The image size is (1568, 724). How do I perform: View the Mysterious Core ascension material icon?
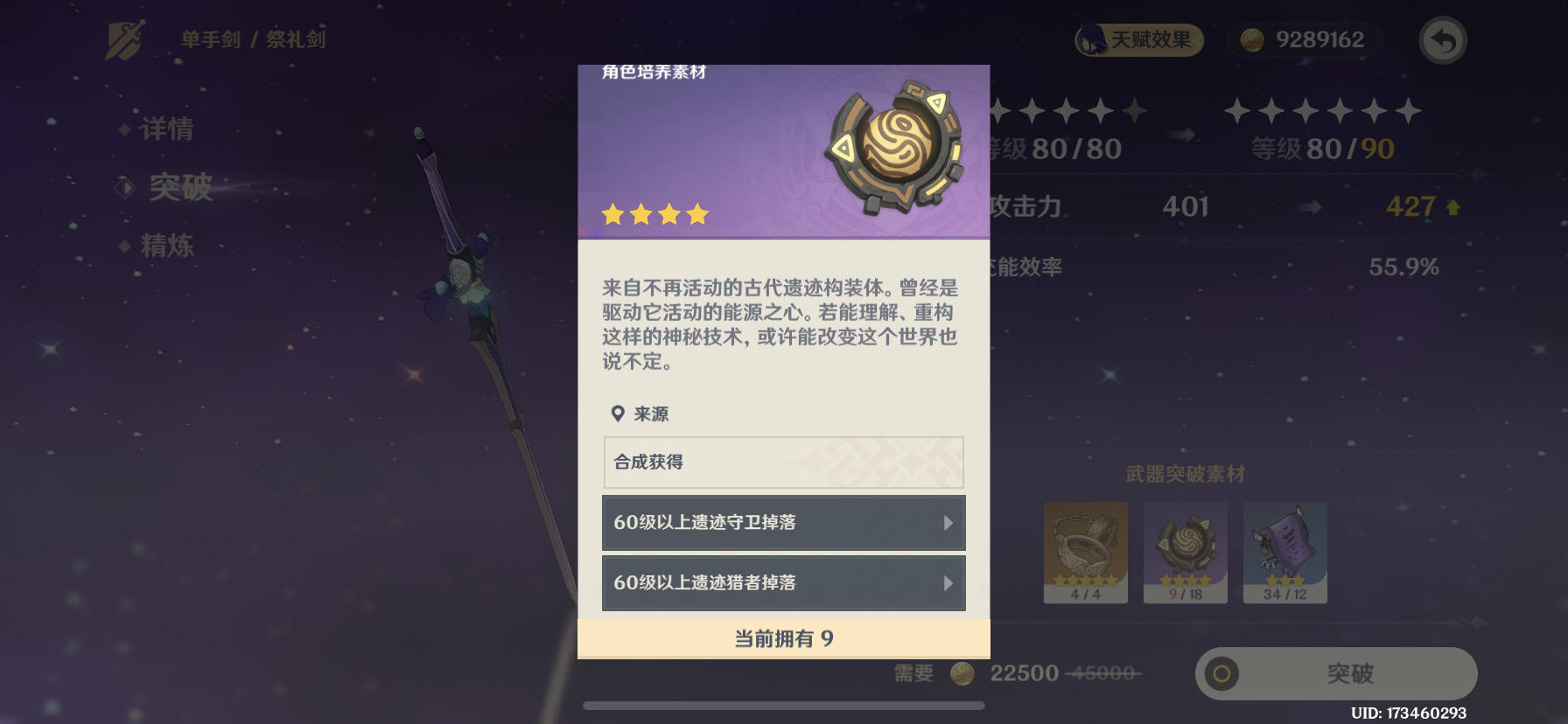pos(892,149)
